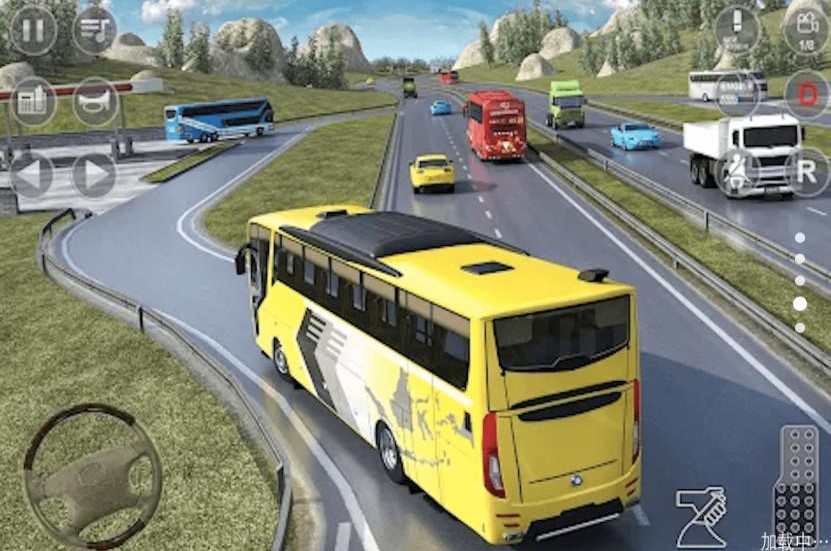Open the music playlist button
Viewport: 831px width, 551px height.
[x=94, y=30]
